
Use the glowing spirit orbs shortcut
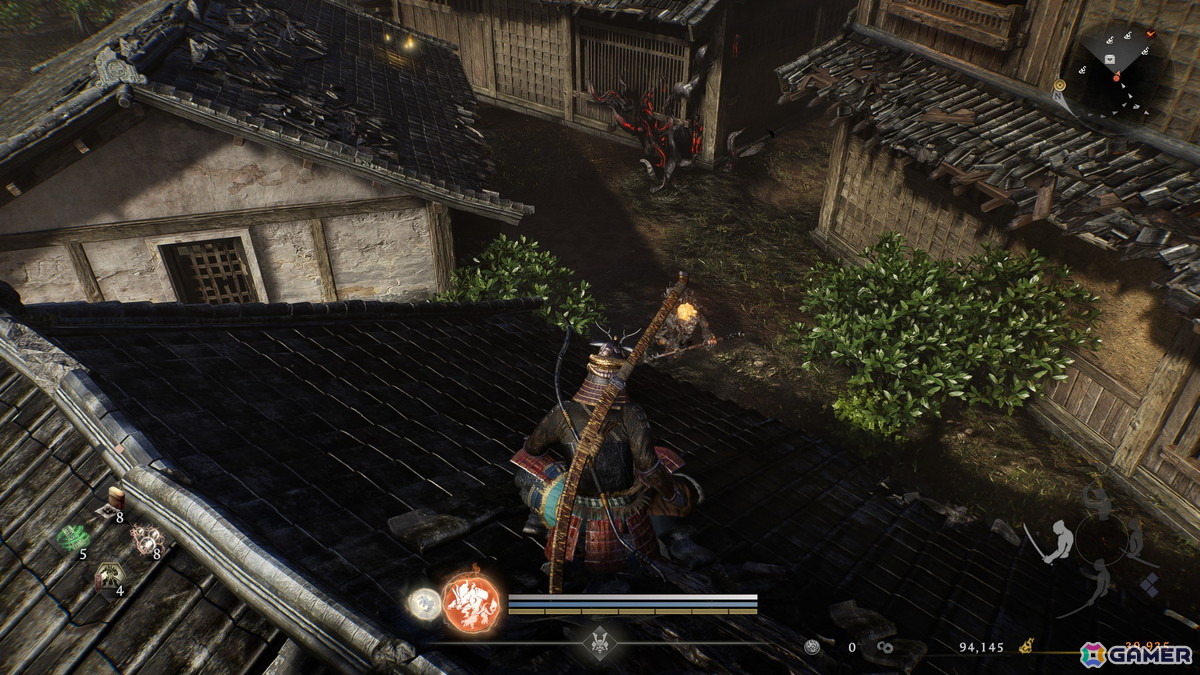point(147,540)
